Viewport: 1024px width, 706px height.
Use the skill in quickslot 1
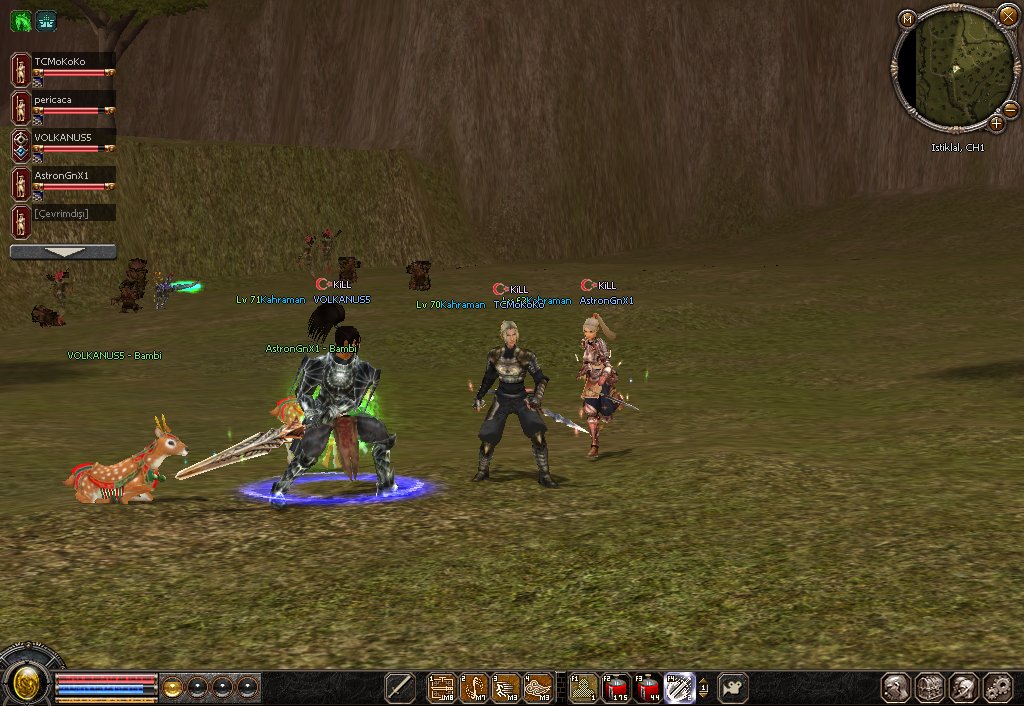[x=442, y=687]
